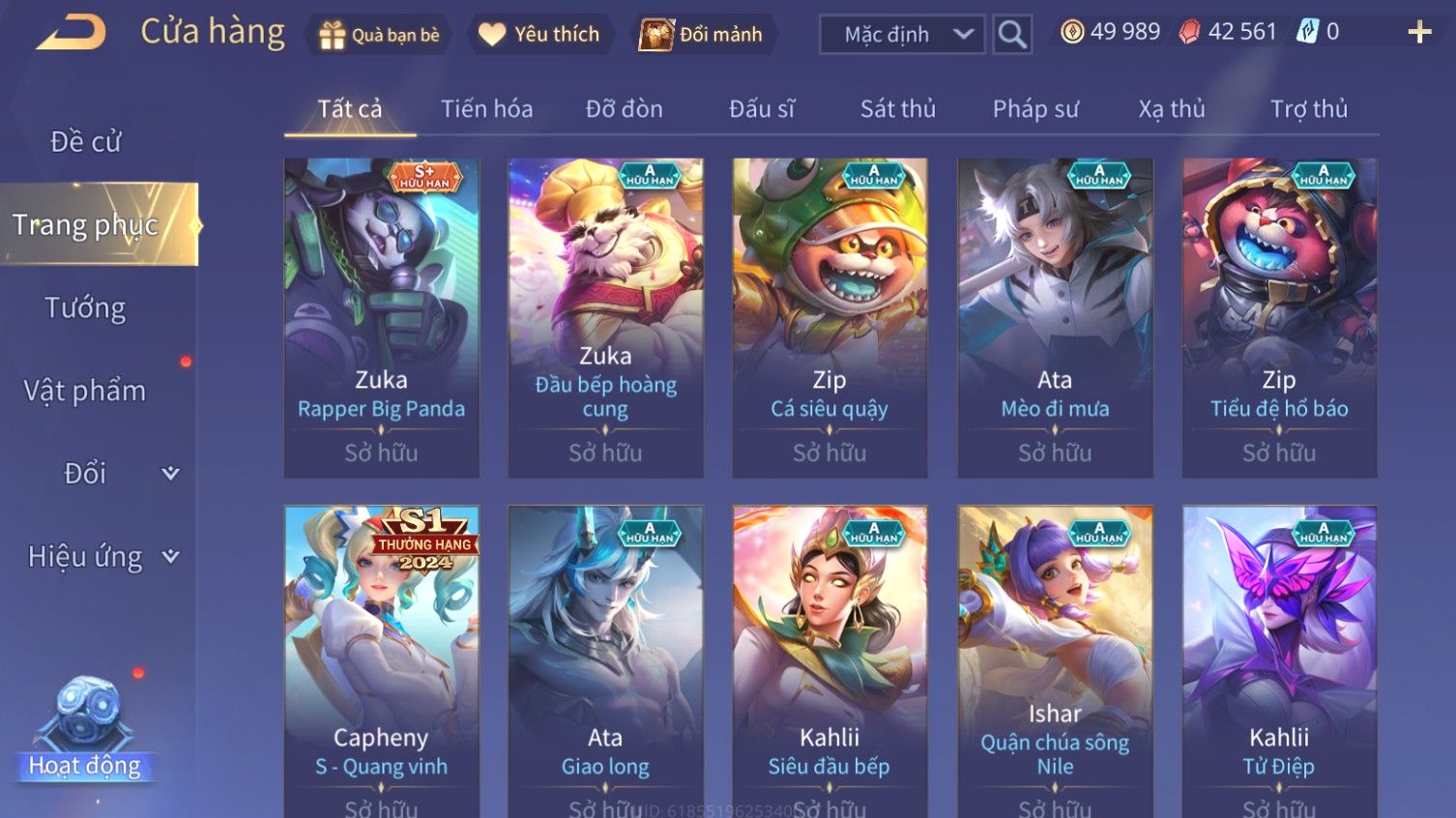The height and width of the screenshot is (818, 1456).
Task: Filter by the Pháp sư tab
Action: point(1034,109)
